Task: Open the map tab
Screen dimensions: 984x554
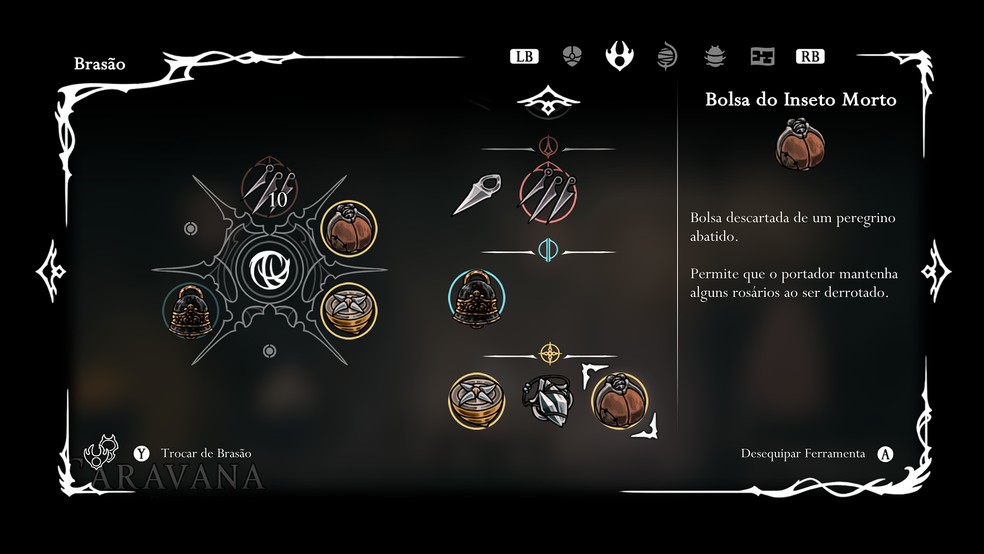Action: coord(763,56)
